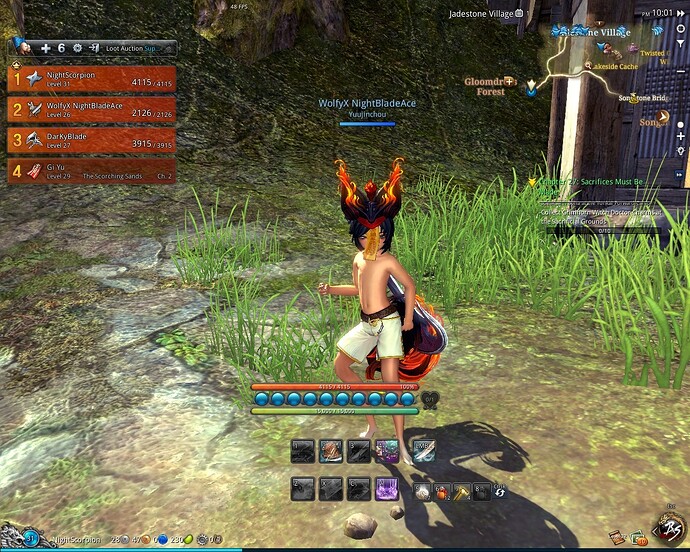Swap the quick item bar with the arrows icon
This screenshot has width=690, height=552.
pos(499,491)
